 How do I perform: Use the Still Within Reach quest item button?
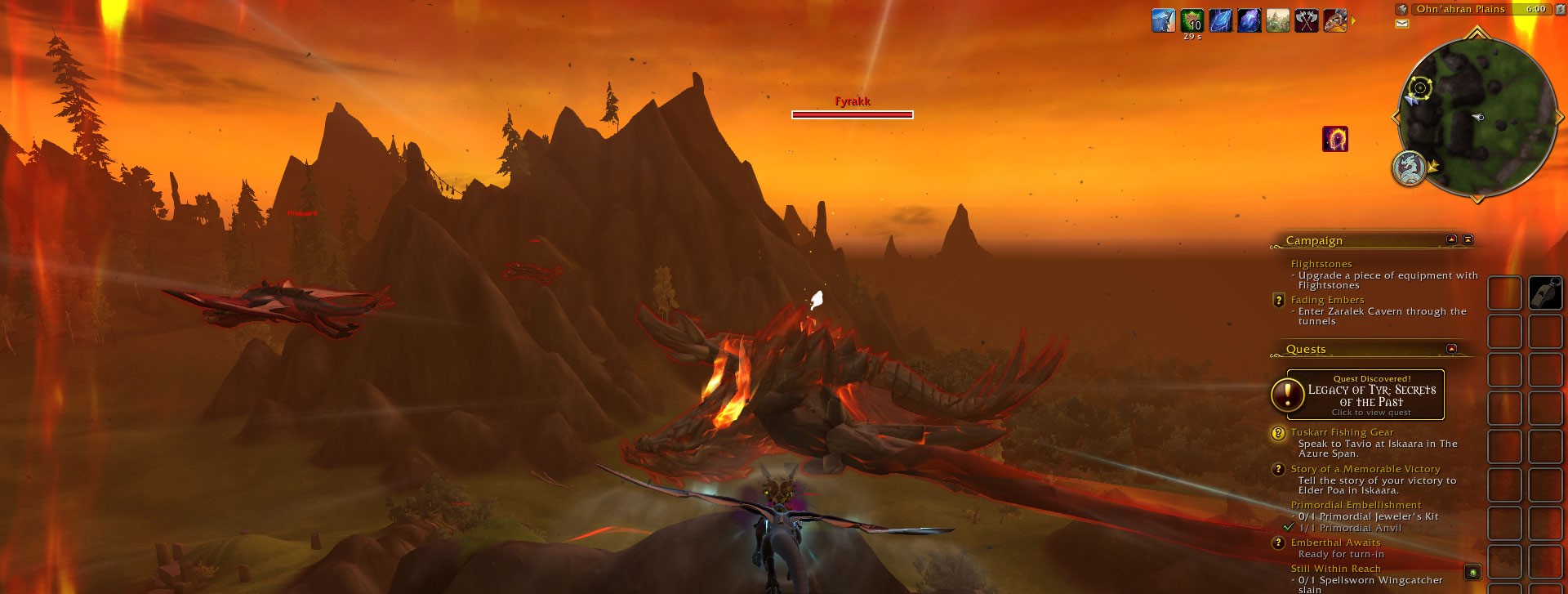[x=1472, y=572]
